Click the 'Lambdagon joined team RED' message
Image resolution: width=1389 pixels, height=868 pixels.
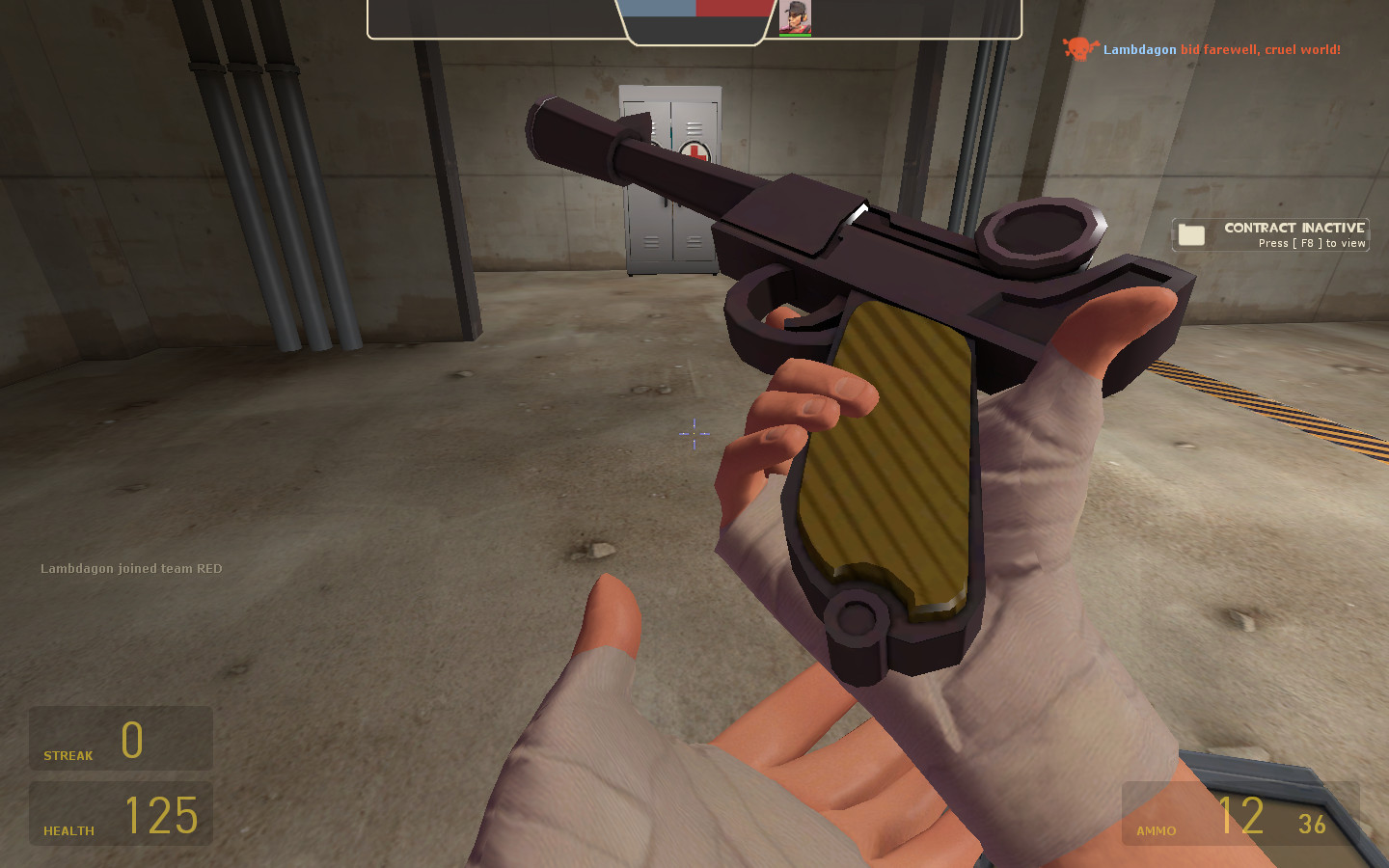pos(130,569)
